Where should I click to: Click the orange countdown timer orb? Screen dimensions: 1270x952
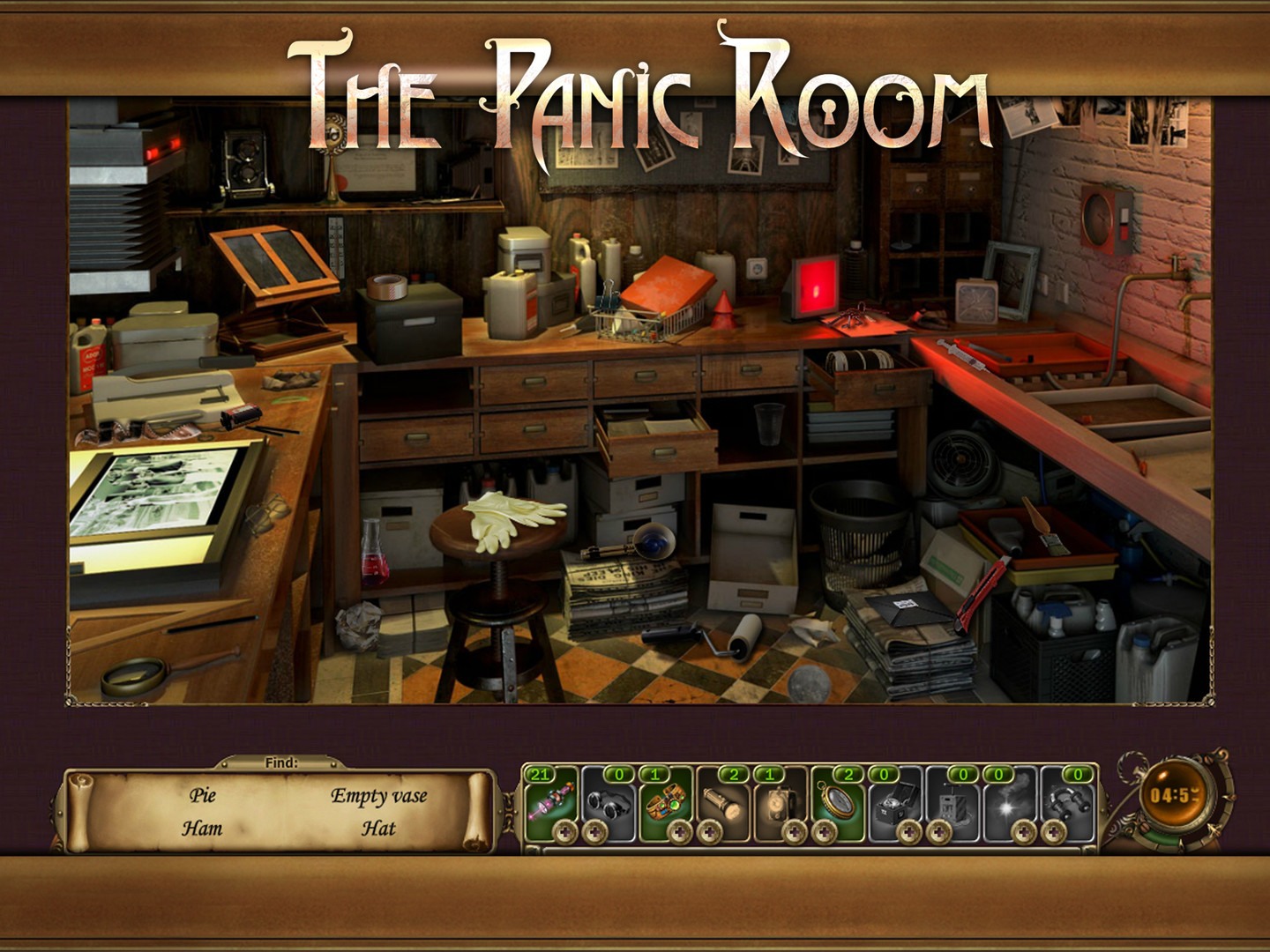[x=1173, y=798]
